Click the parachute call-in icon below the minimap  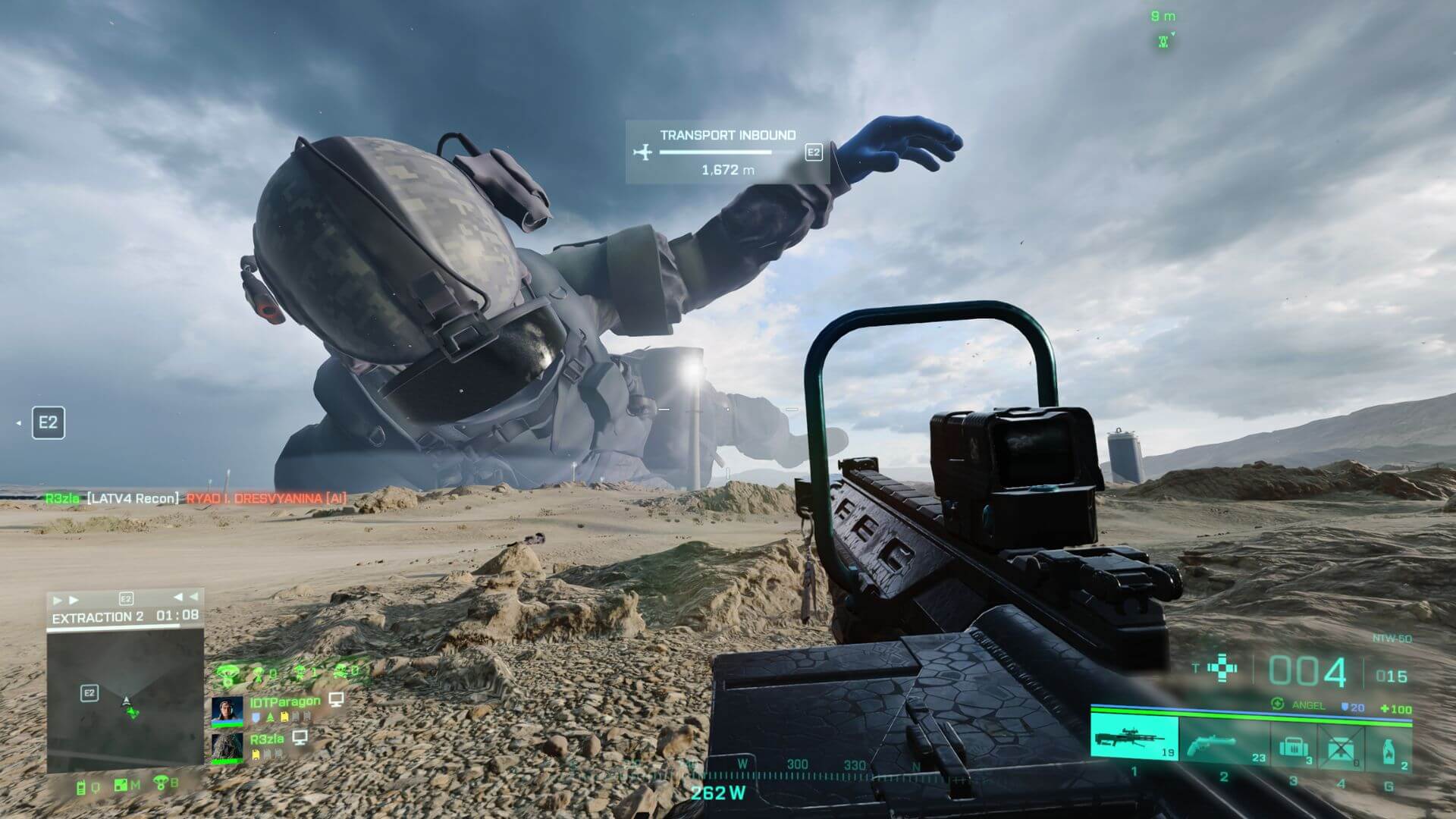[161, 783]
